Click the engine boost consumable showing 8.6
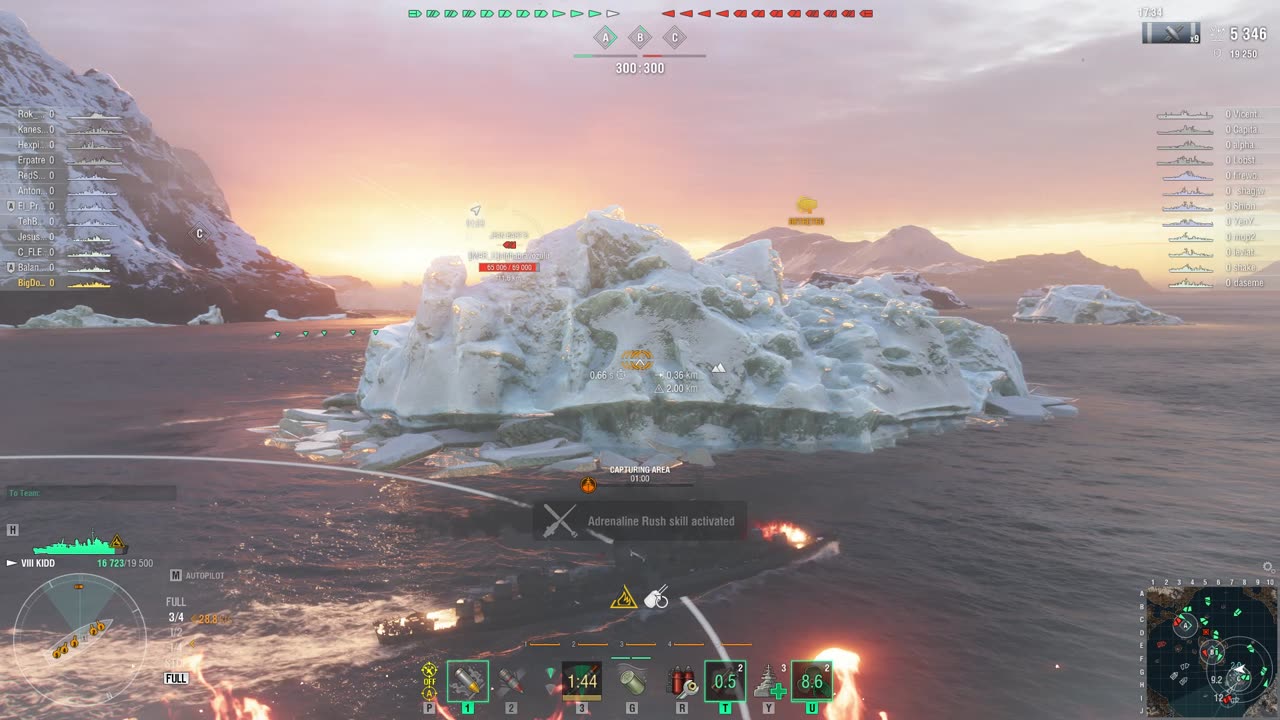 [x=811, y=681]
